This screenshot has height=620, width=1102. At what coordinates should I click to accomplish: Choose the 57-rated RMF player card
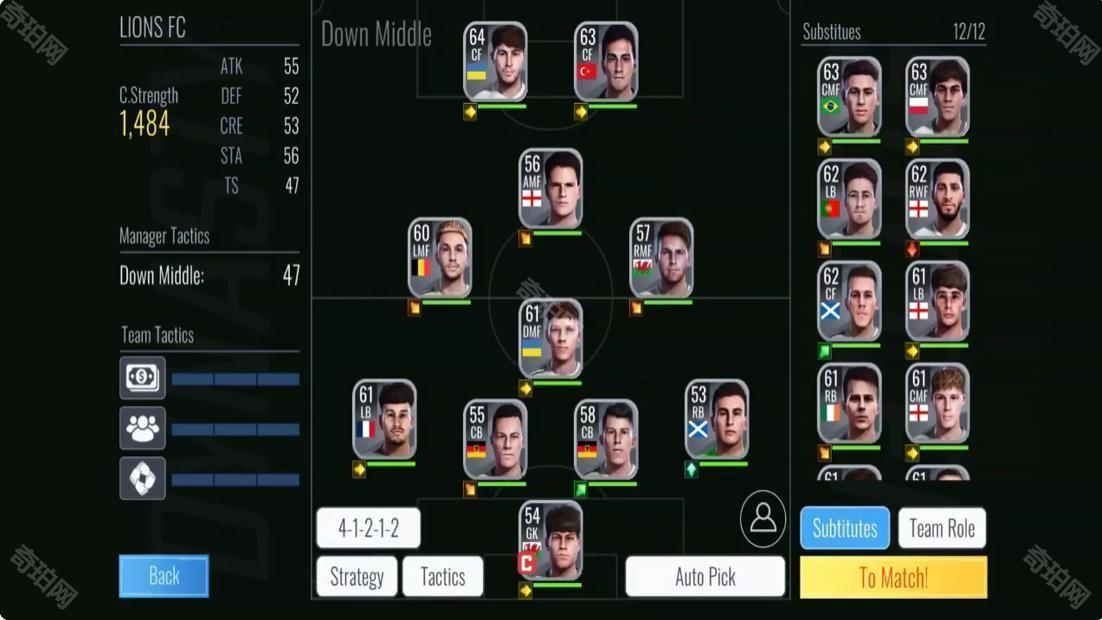click(661, 258)
